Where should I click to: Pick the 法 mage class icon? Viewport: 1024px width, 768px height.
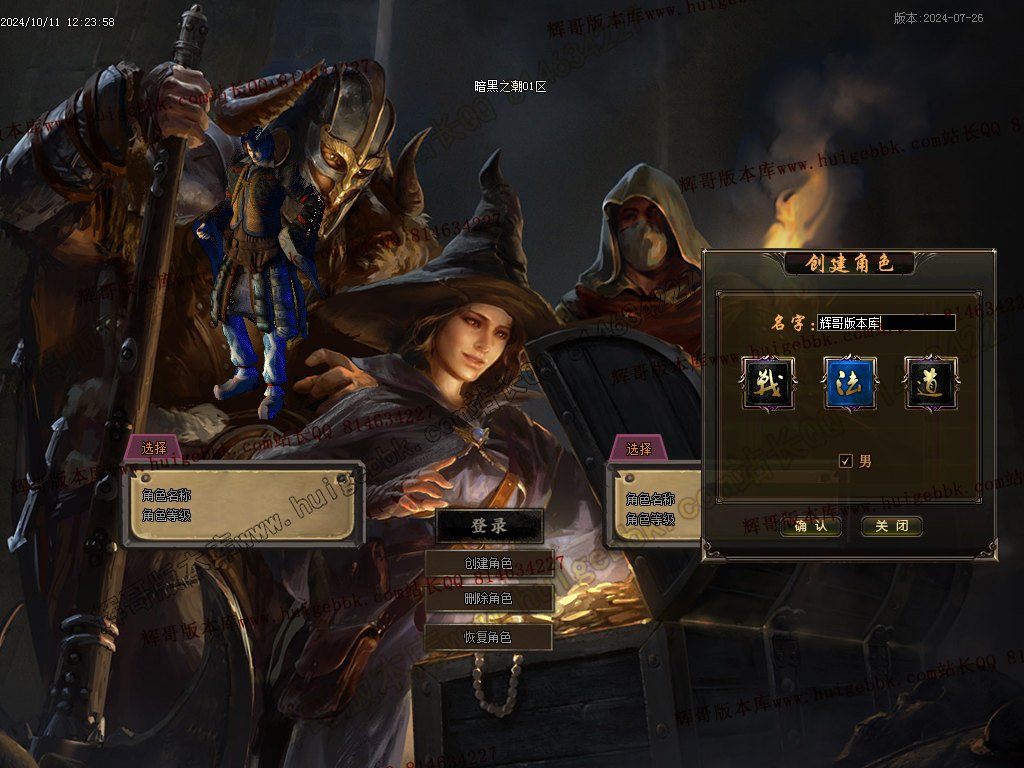tap(850, 383)
